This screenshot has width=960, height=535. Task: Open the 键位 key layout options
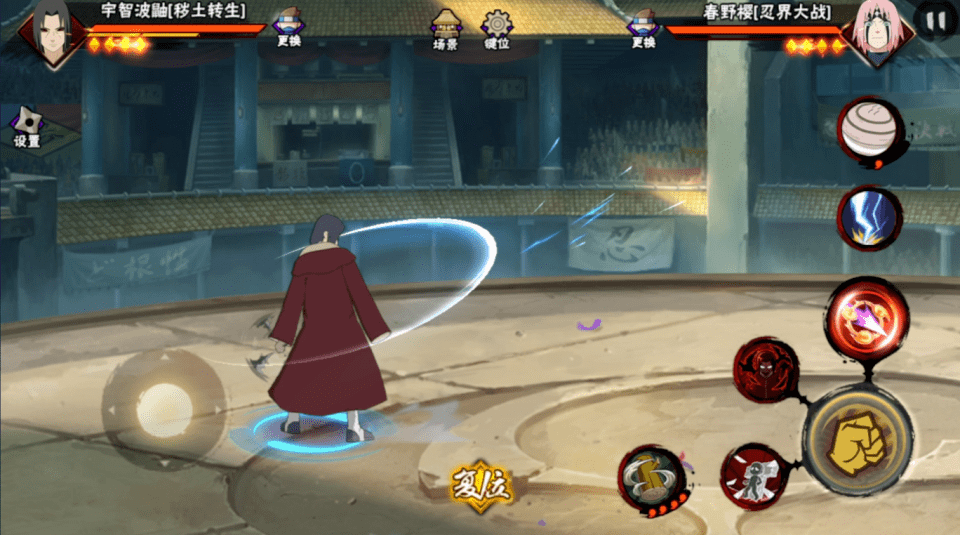pyautogui.click(x=496, y=30)
